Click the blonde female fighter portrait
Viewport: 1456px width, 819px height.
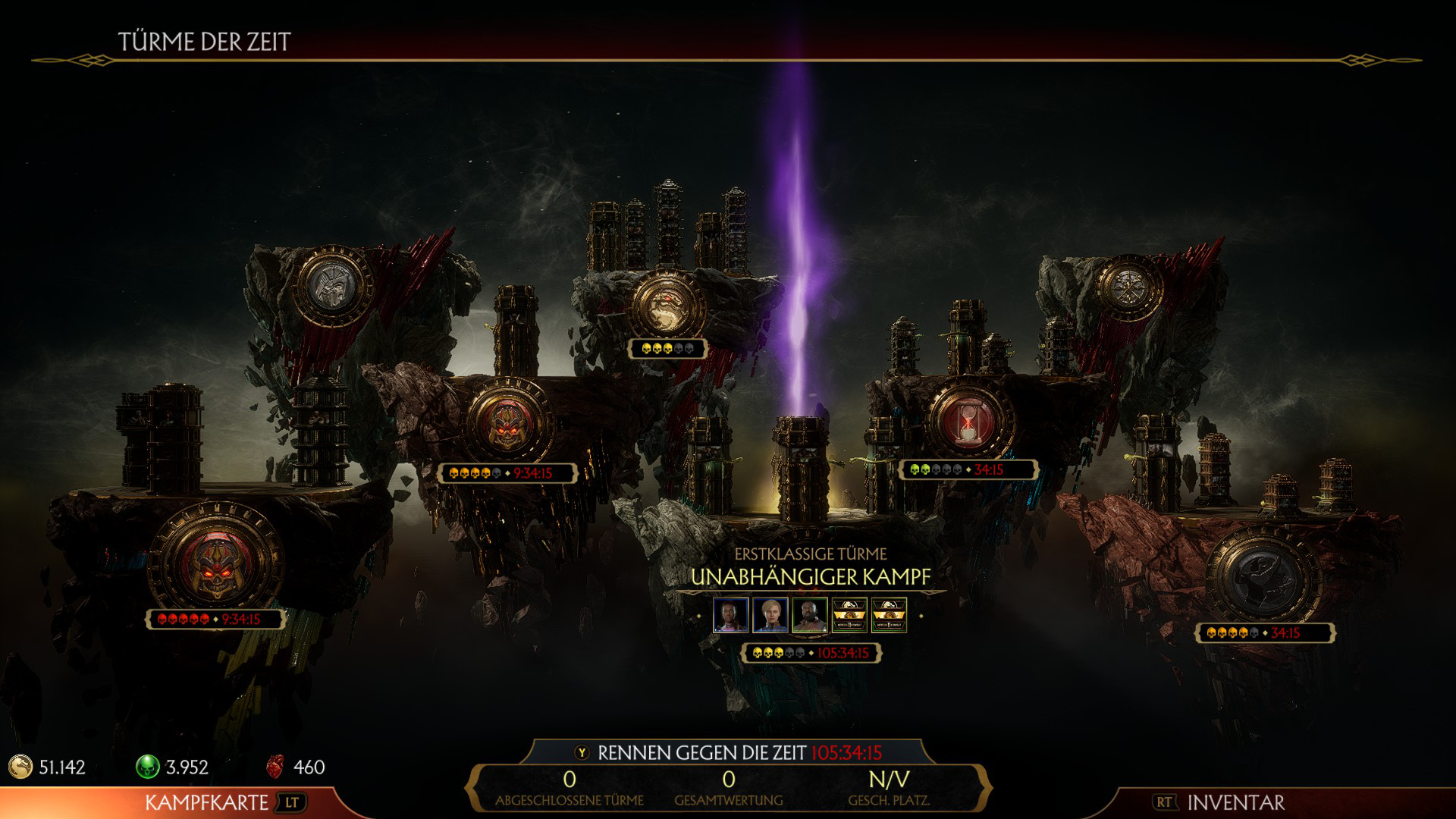[770, 615]
